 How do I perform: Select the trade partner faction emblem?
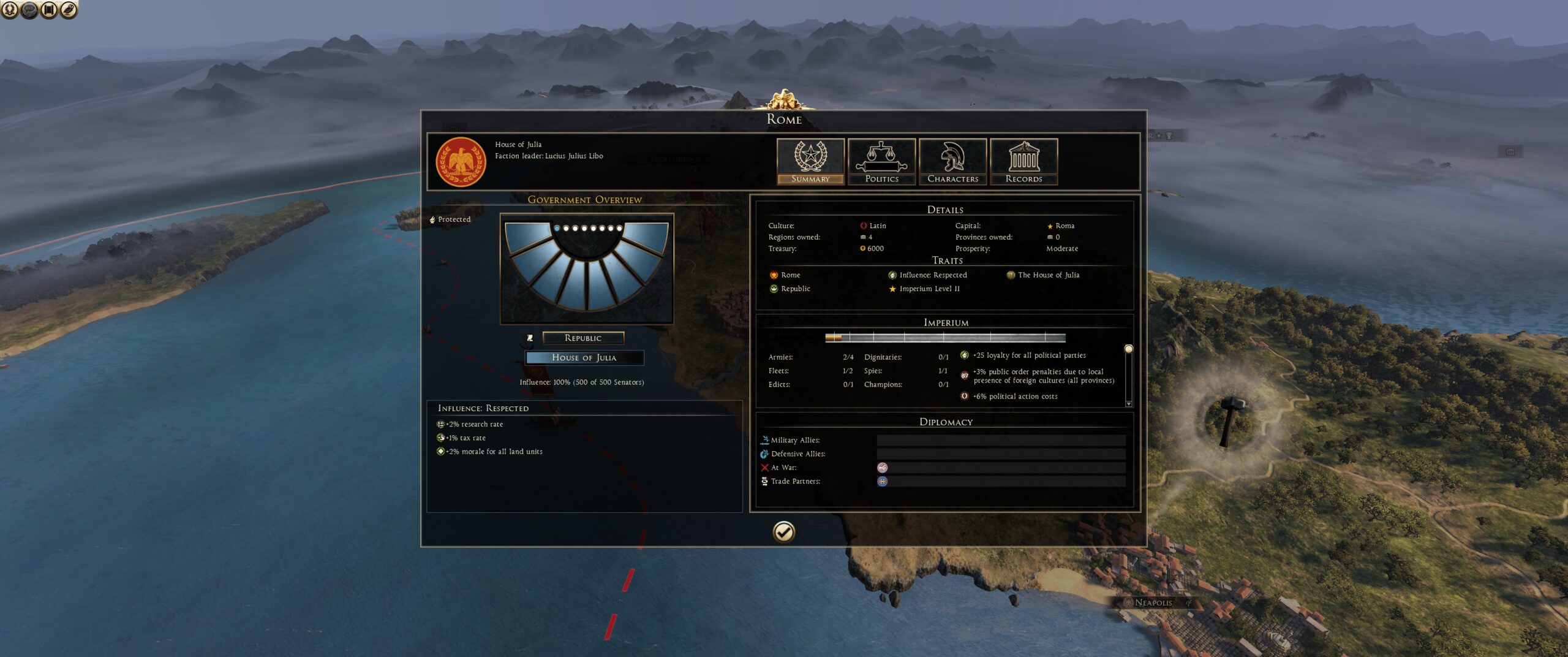(882, 481)
